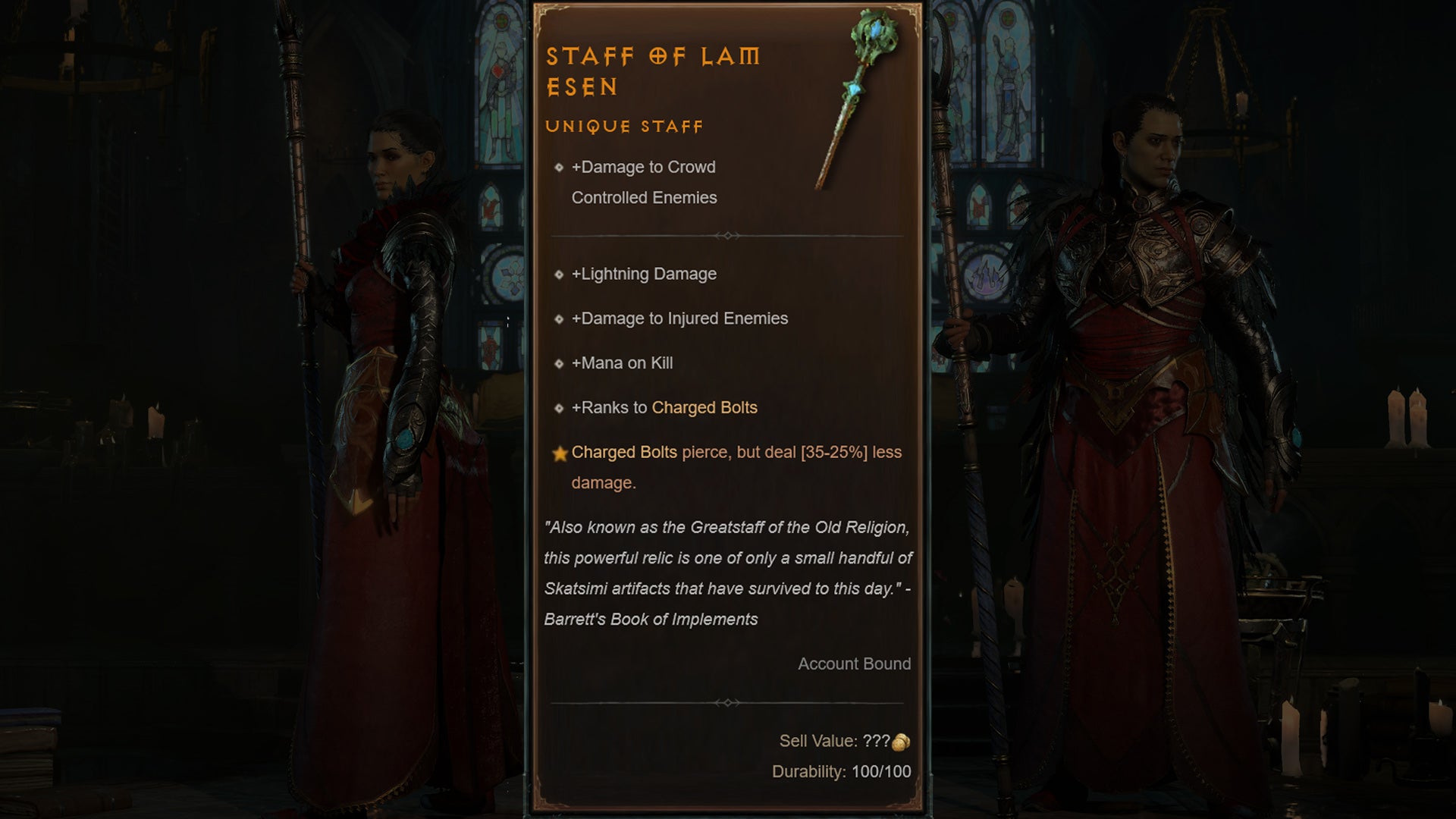Click the diamond bullet beside Mana on Kill
Screen dimensions: 1456x819
coord(560,363)
